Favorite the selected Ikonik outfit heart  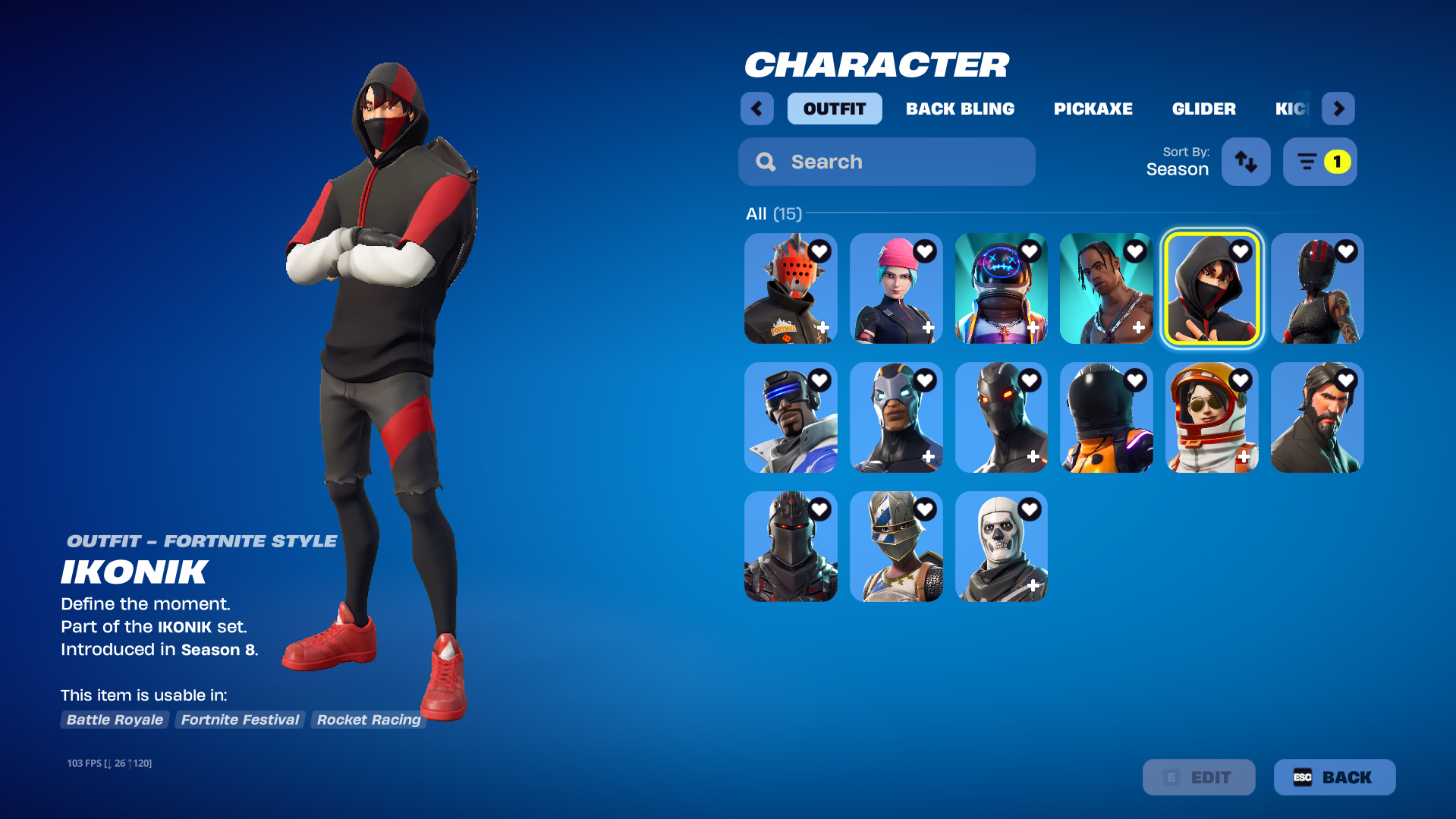coord(1241,251)
